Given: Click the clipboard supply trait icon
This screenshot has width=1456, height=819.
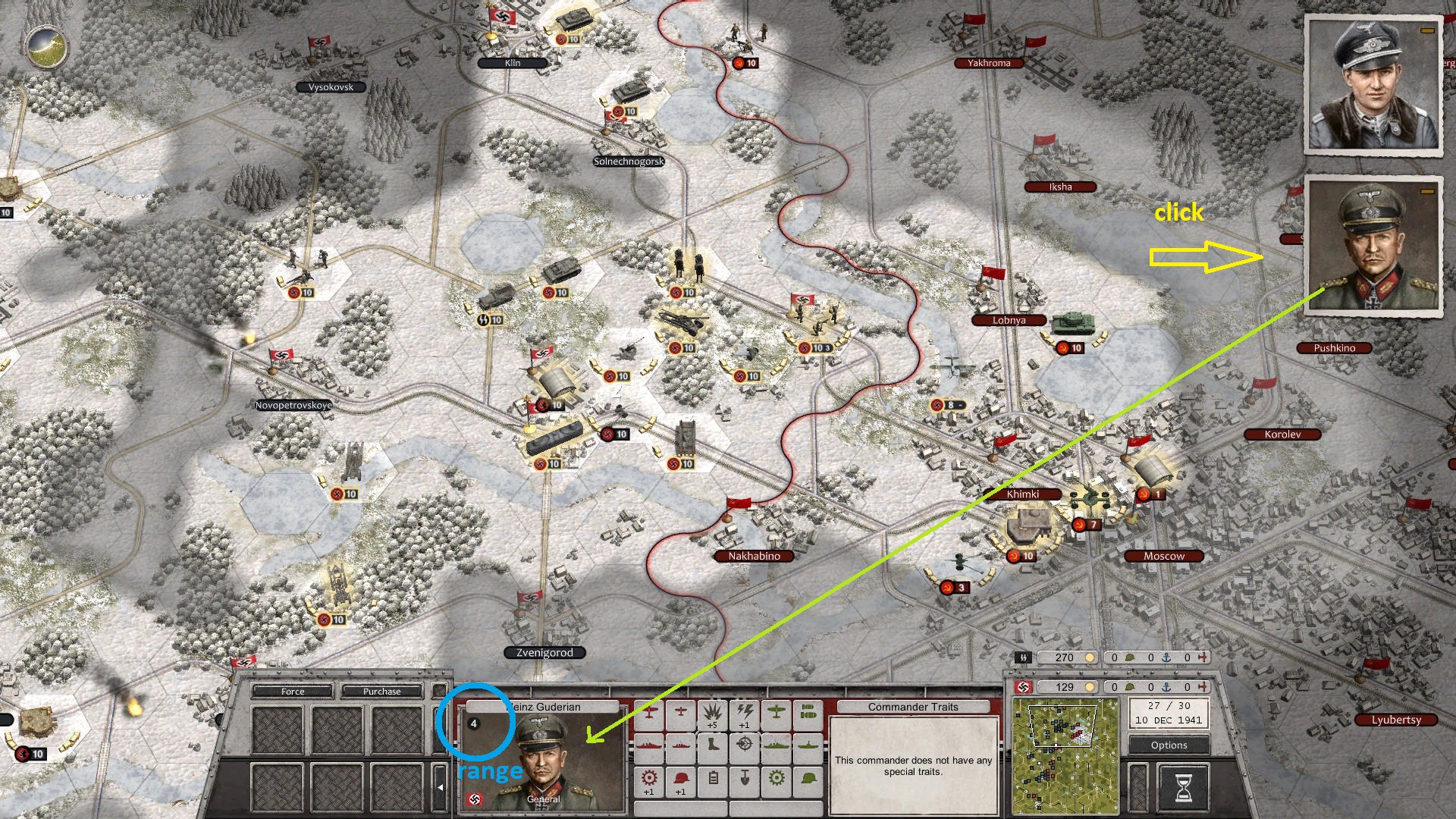Looking at the screenshot, I should (713, 780).
